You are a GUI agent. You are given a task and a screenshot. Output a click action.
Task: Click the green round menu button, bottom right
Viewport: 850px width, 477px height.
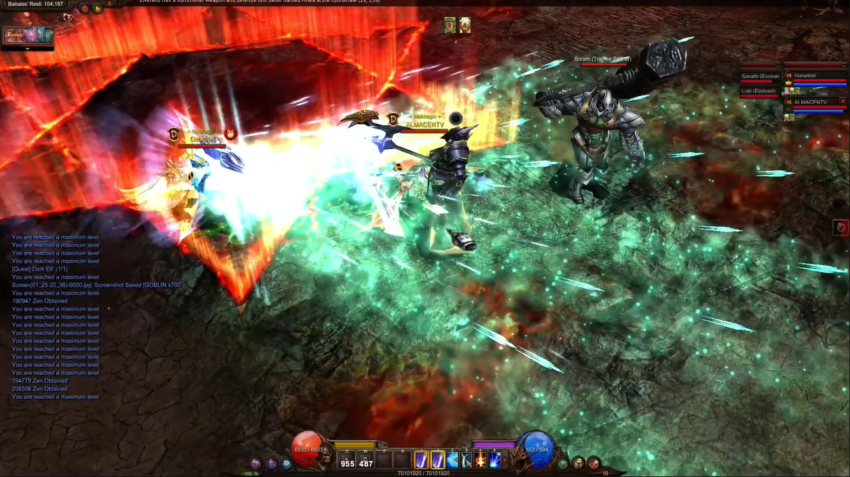click(563, 463)
